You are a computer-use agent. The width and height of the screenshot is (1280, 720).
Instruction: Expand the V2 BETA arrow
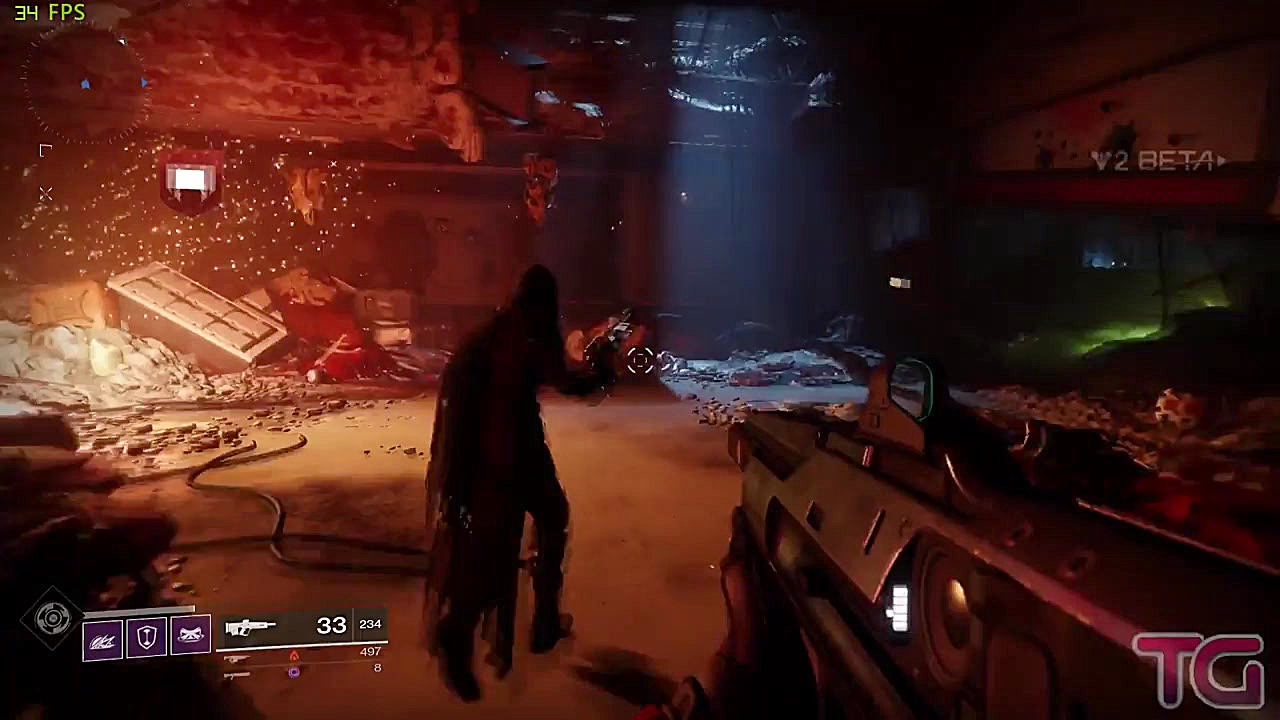click(1224, 158)
